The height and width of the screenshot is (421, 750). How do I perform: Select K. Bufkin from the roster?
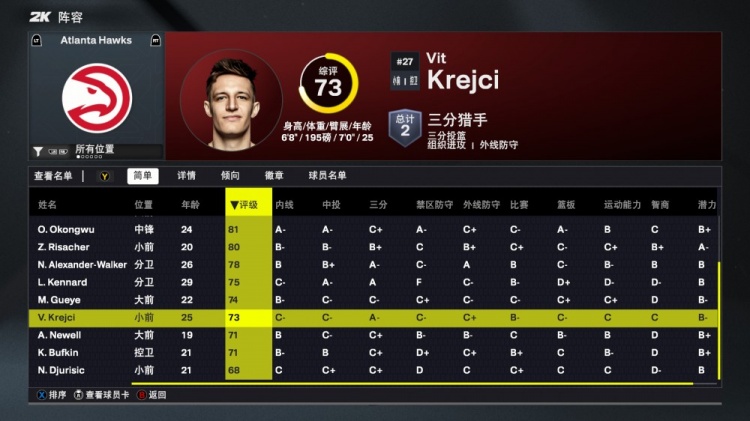[x=59, y=353]
